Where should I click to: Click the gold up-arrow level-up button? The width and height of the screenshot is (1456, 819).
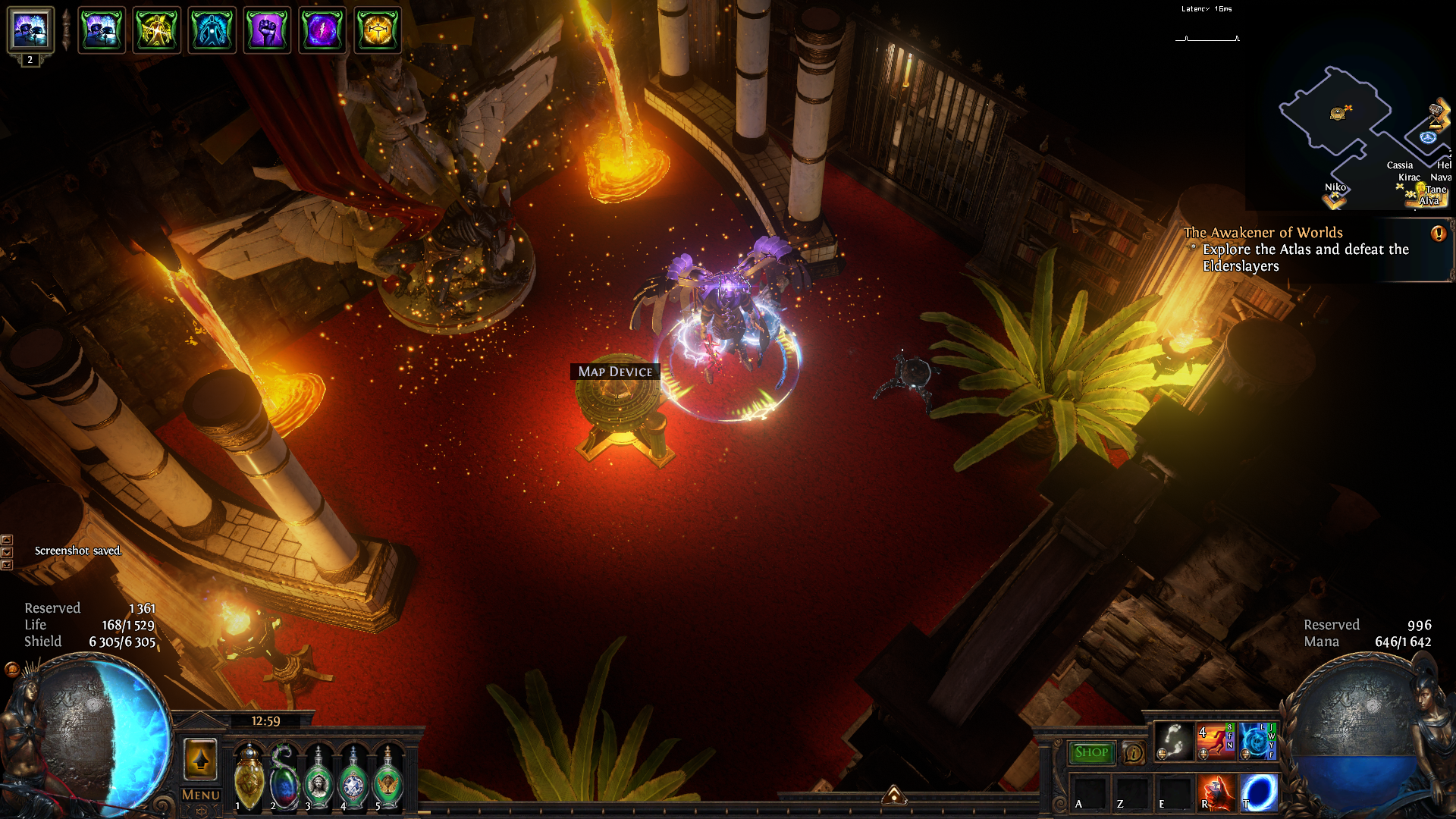click(201, 758)
